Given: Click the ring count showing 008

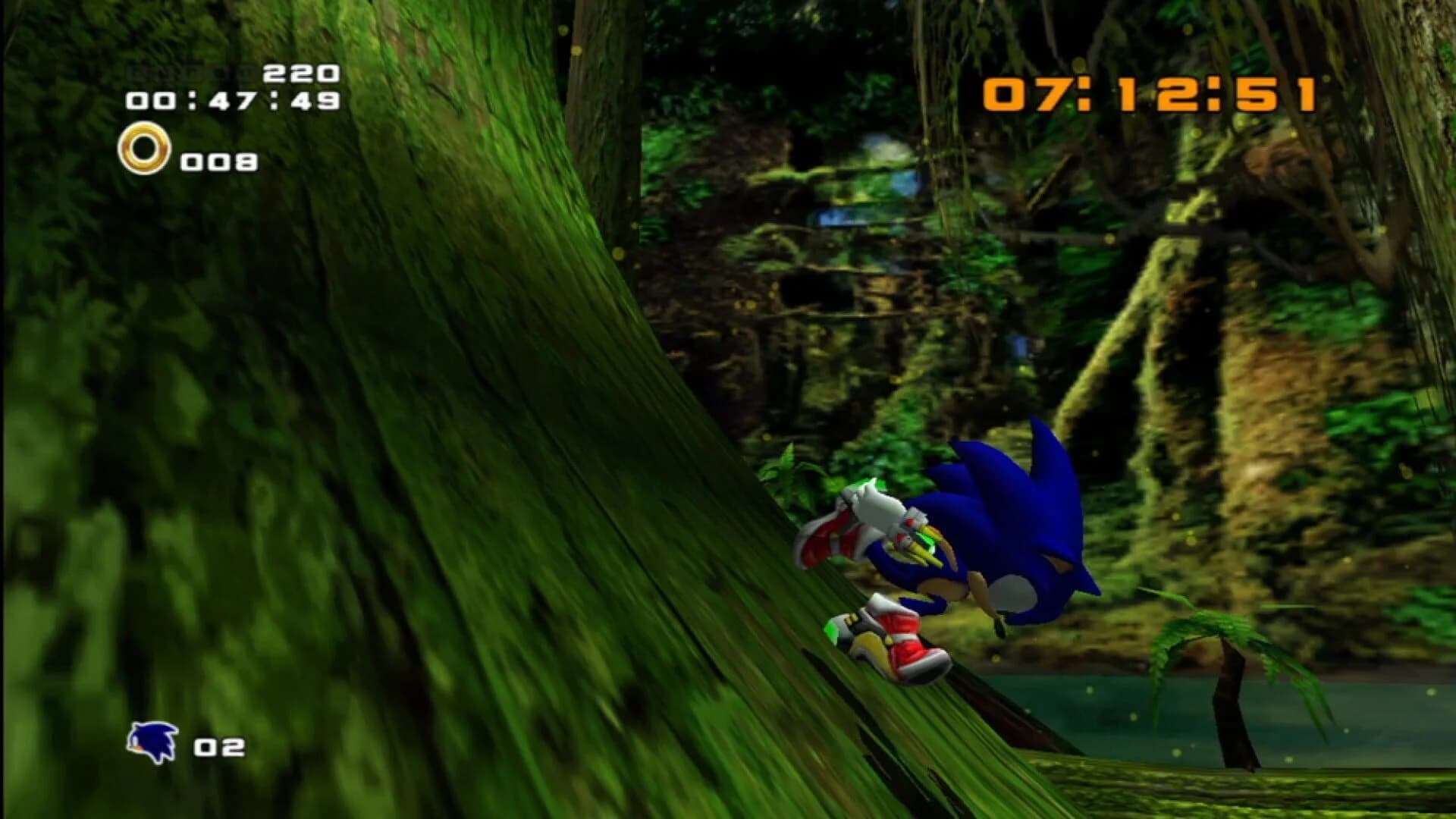Looking at the screenshot, I should 220,161.
